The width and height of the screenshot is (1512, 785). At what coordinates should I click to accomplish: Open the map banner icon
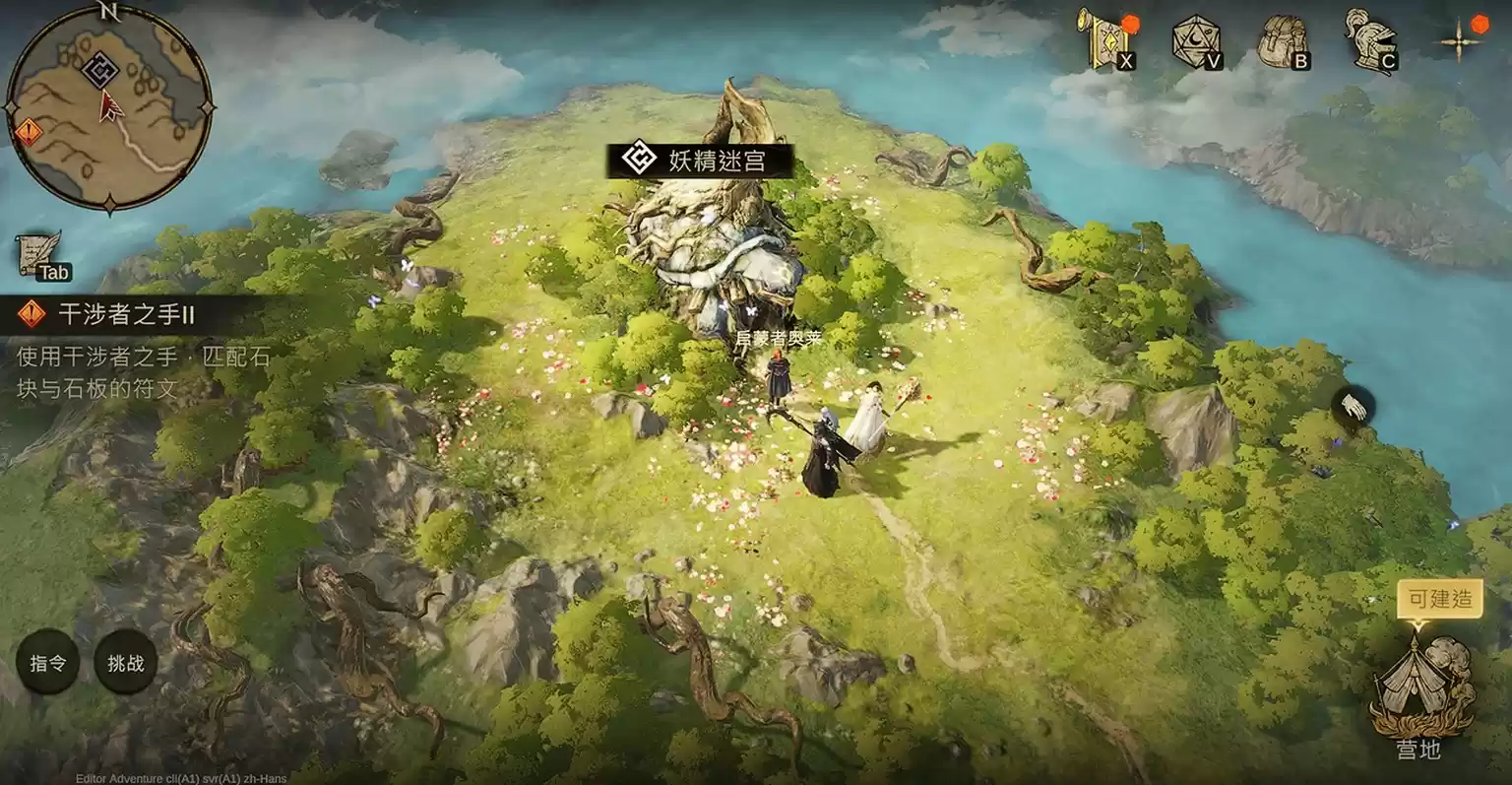[1102, 39]
